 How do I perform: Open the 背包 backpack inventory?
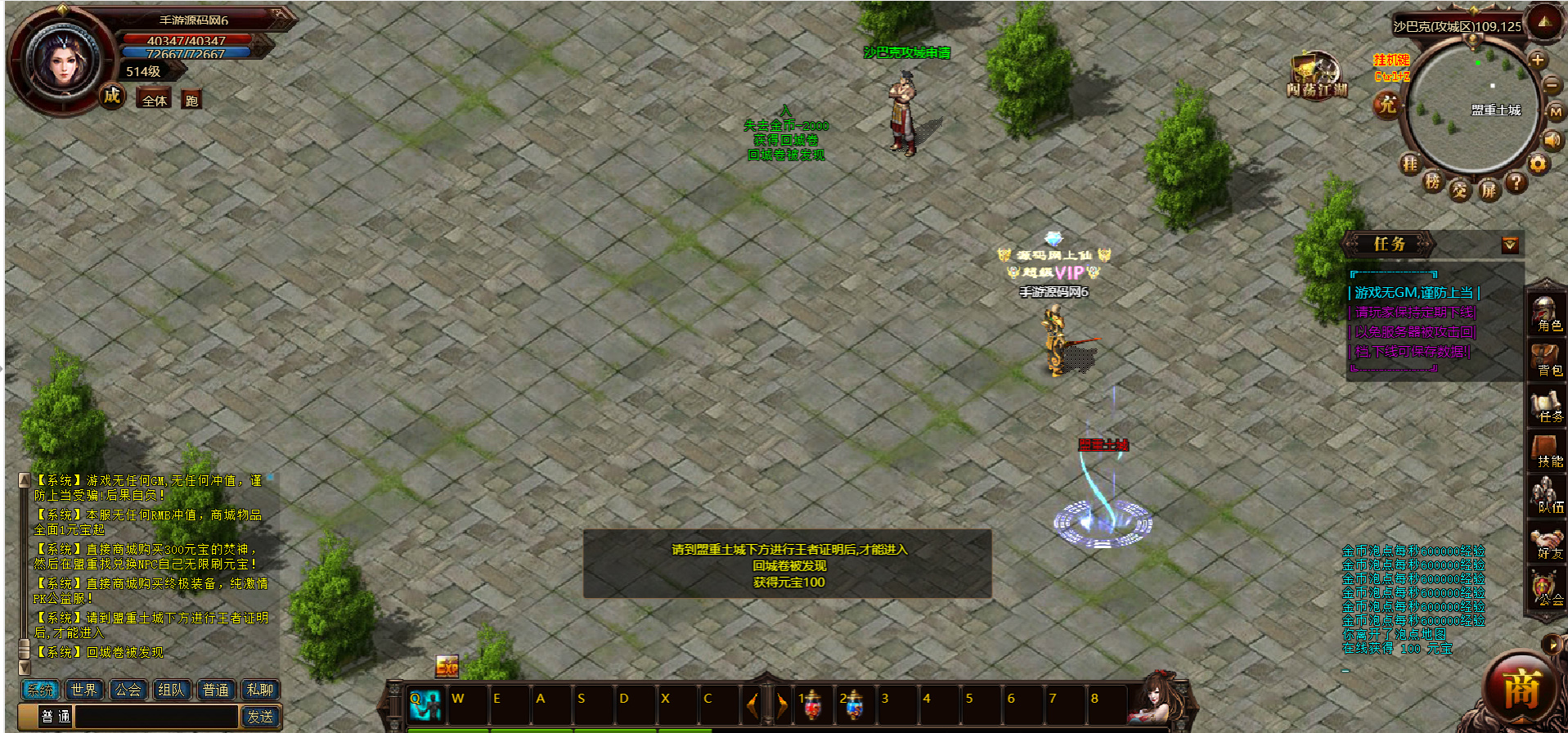pos(1546,359)
